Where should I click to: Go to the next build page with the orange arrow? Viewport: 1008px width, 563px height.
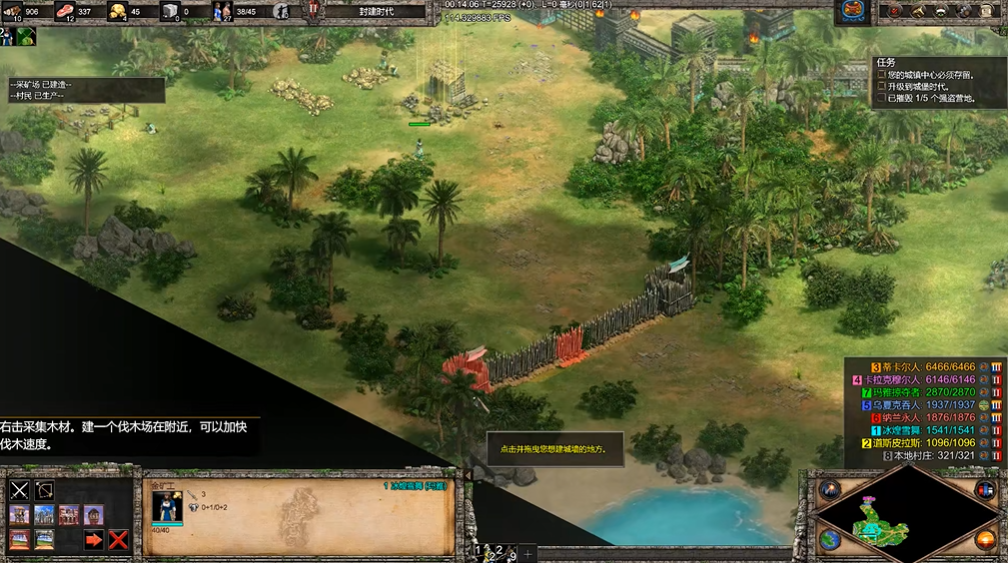tap(94, 540)
